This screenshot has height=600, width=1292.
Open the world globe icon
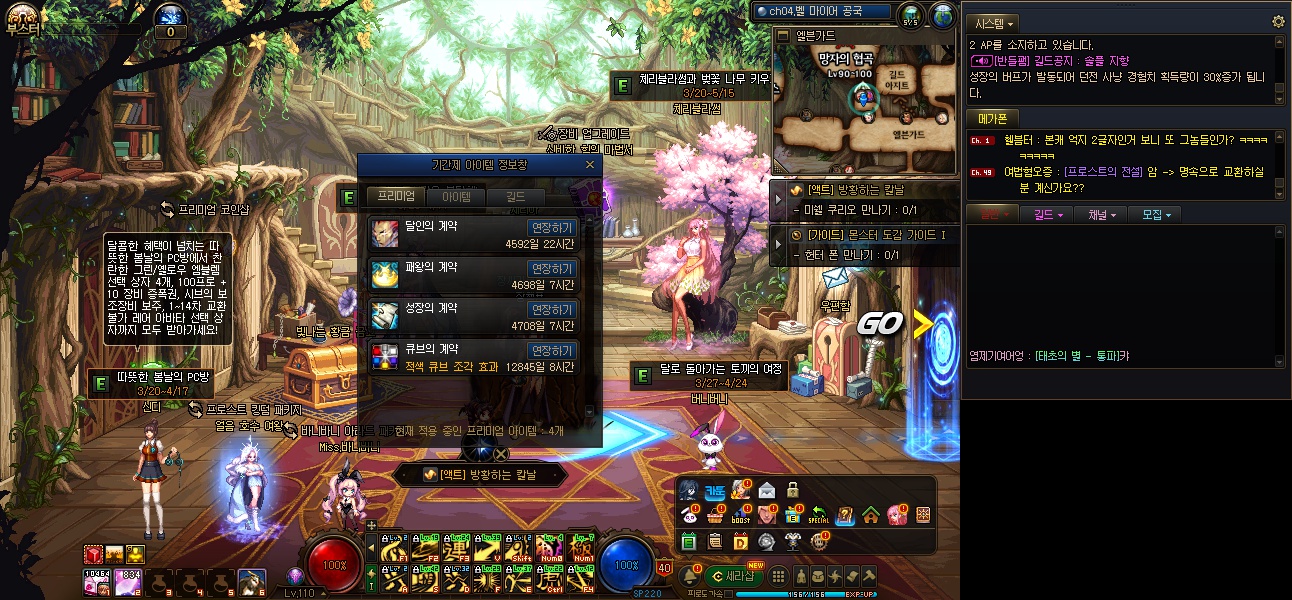(942, 15)
